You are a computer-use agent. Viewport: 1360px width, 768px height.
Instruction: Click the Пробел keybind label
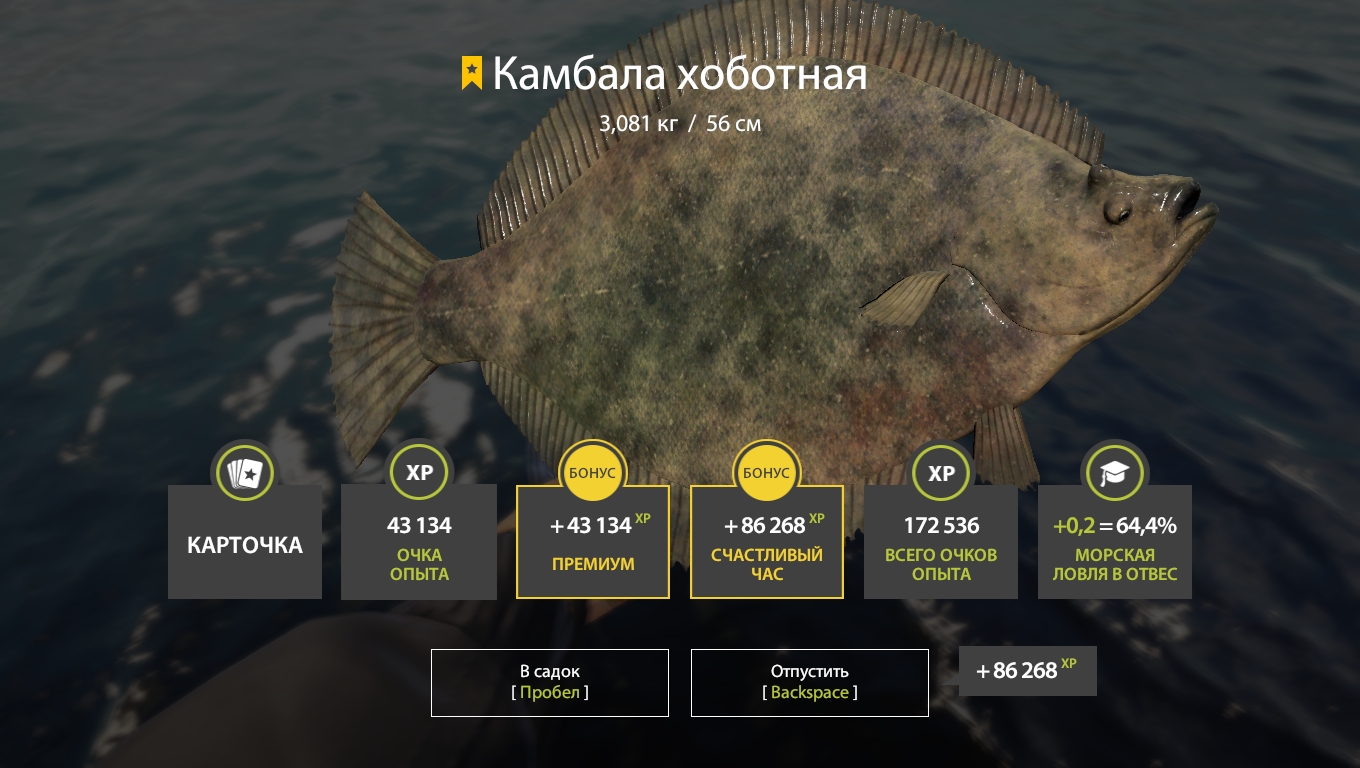pyautogui.click(x=549, y=692)
